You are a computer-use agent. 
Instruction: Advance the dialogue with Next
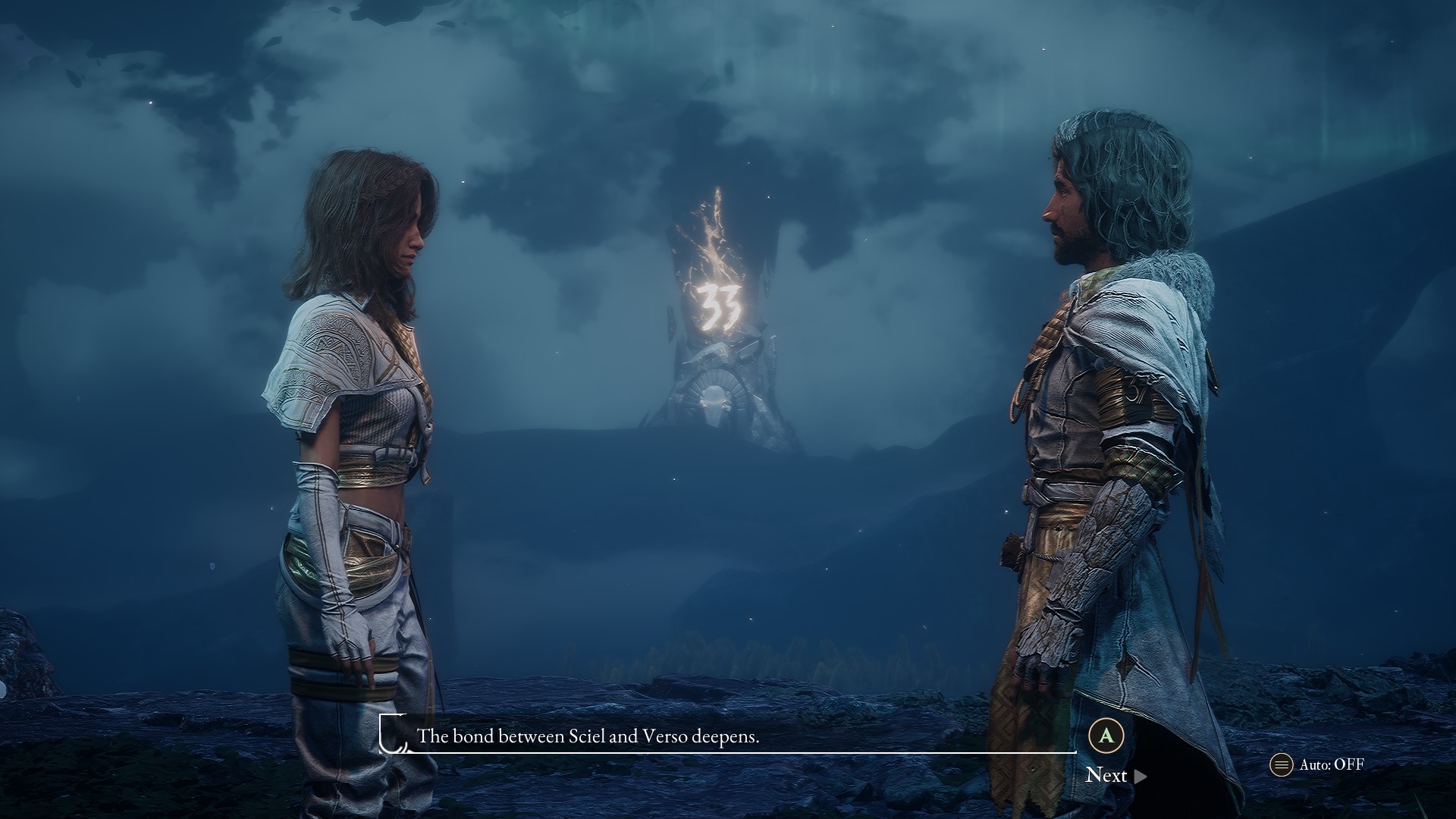point(1115,775)
